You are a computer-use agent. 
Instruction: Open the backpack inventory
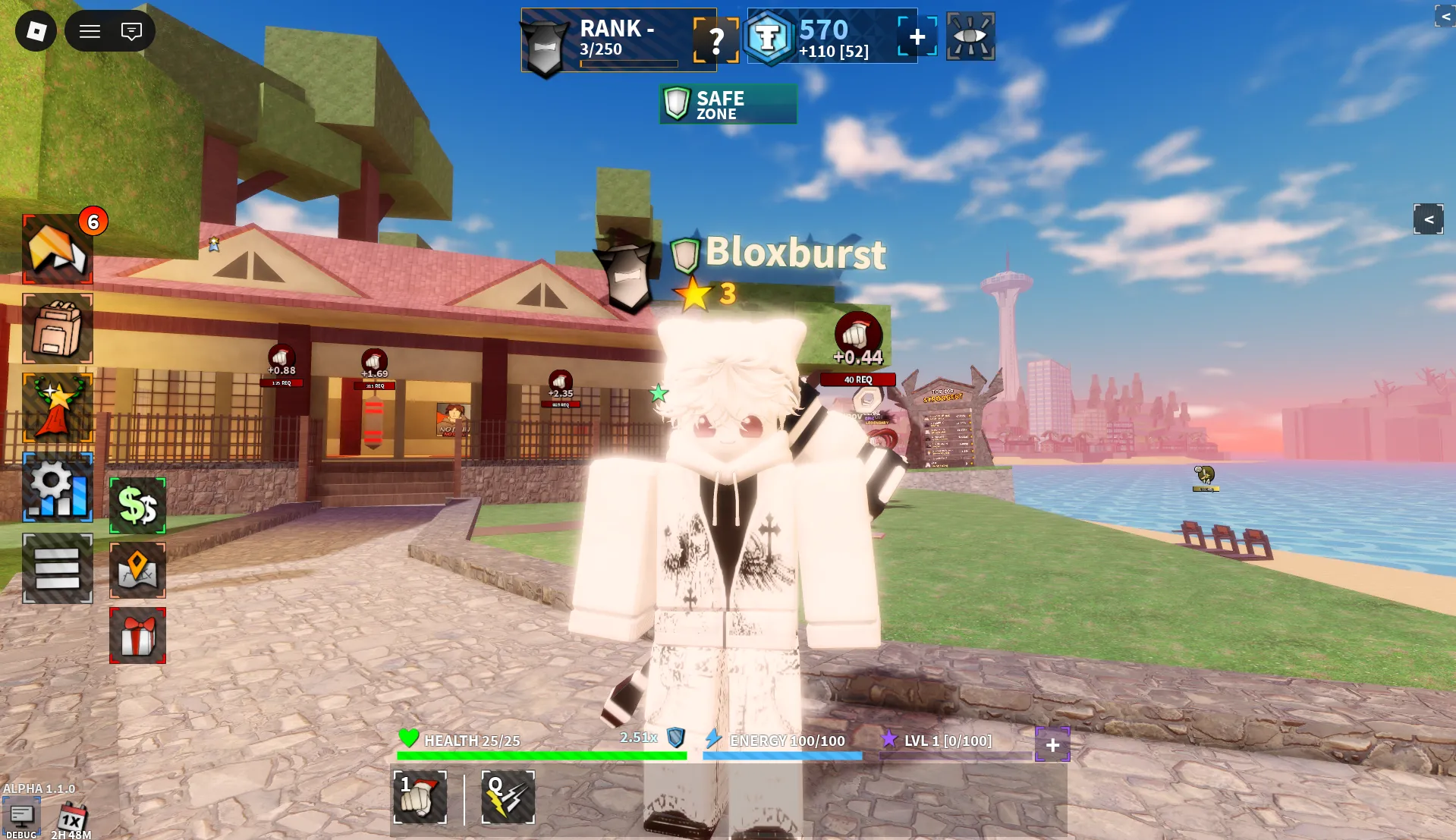58,329
